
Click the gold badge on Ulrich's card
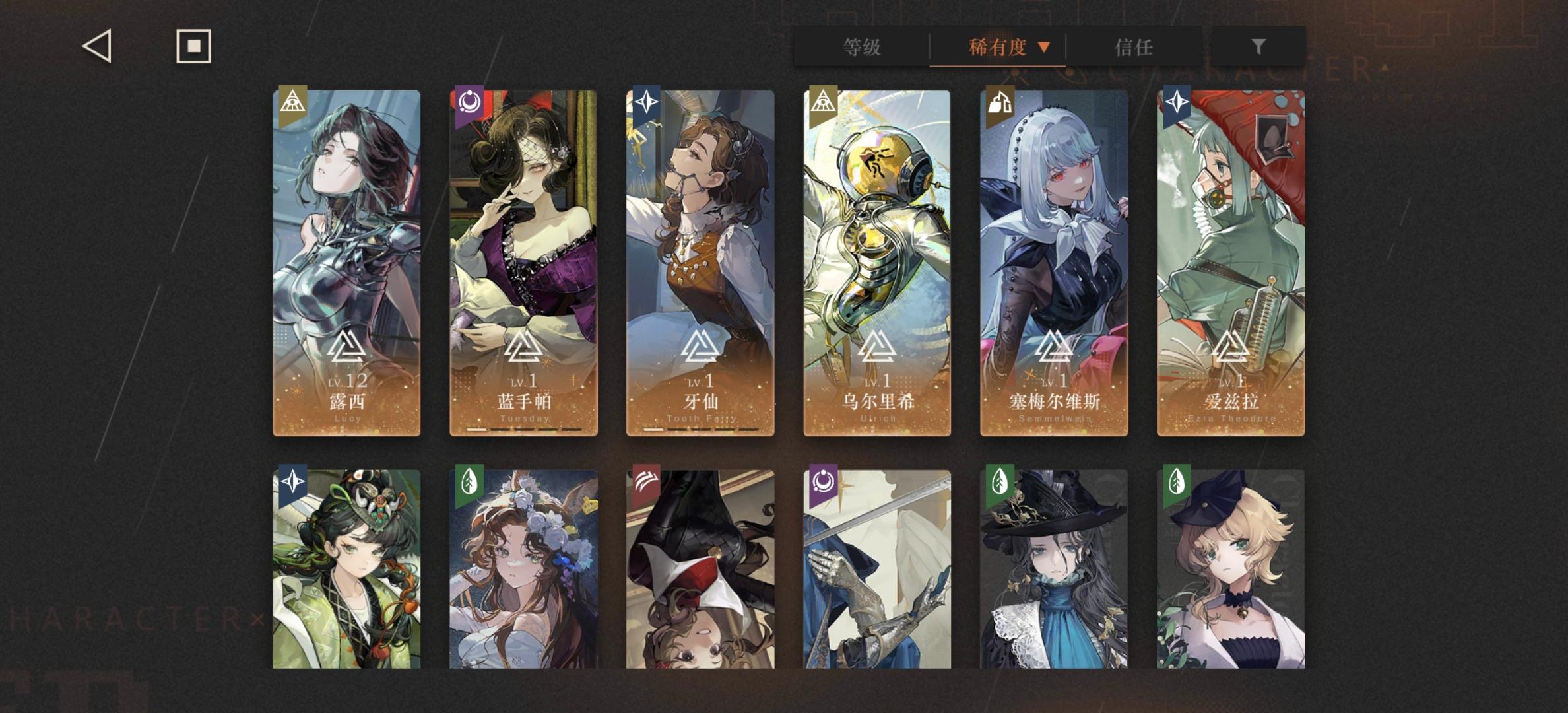click(824, 102)
